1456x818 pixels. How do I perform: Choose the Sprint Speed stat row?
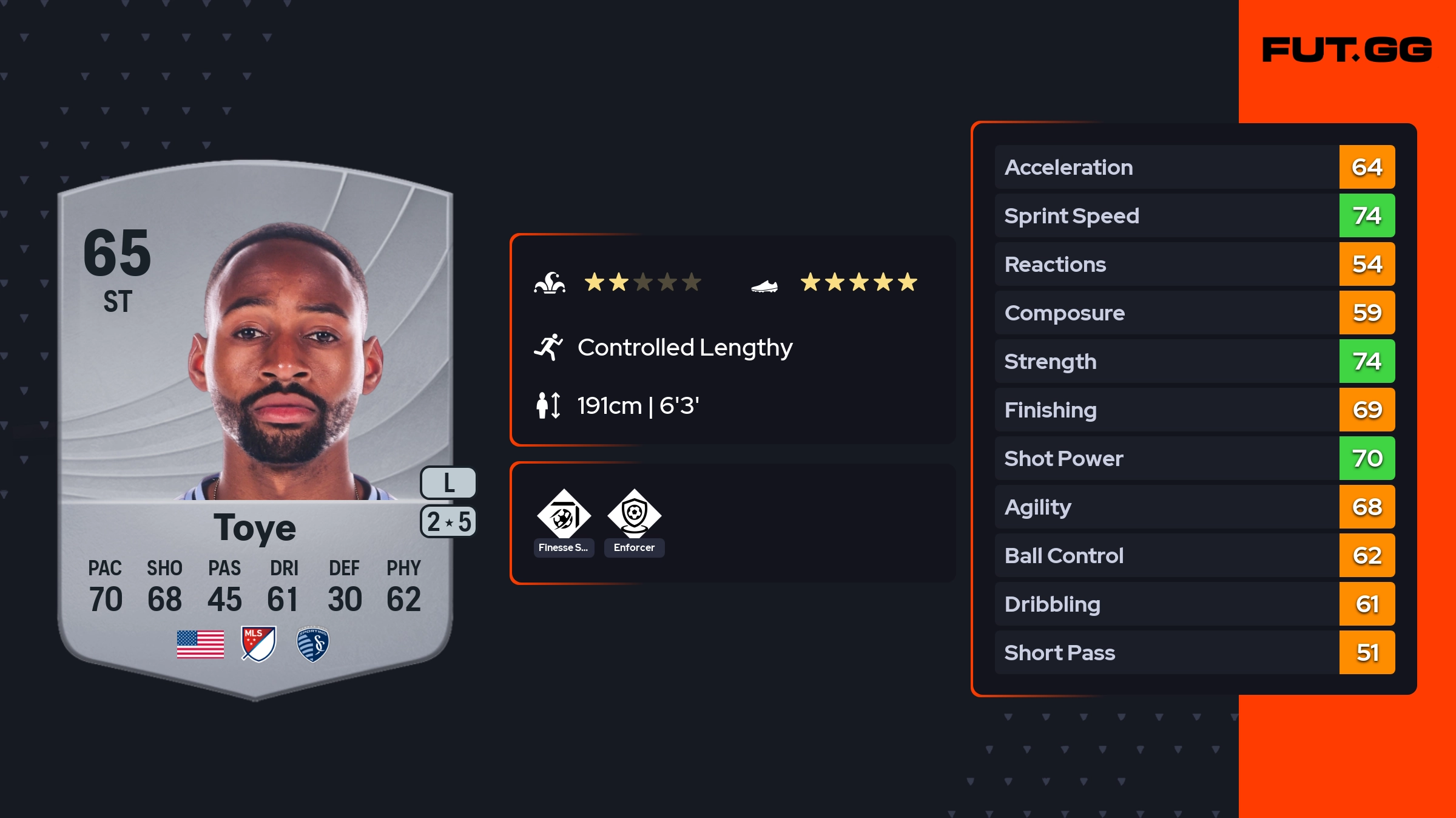pyautogui.click(x=1194, y=215)
